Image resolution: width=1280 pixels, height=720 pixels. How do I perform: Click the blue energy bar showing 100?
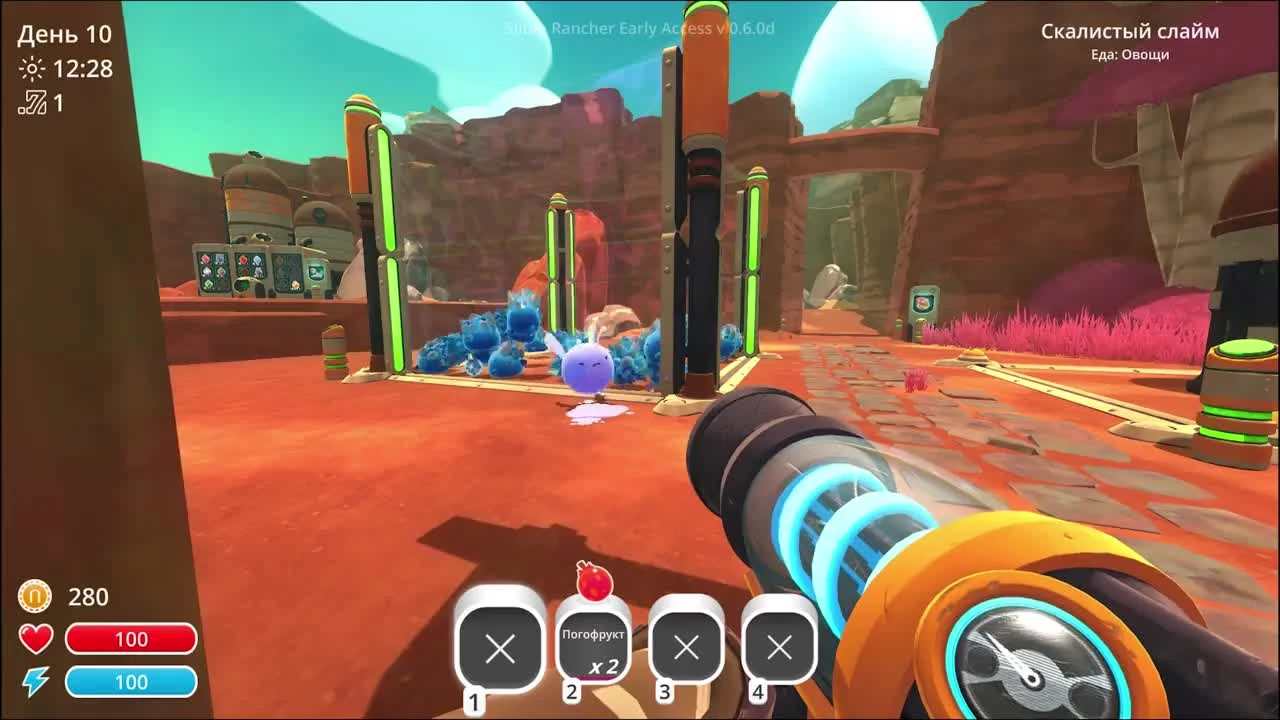click(133, 682)
